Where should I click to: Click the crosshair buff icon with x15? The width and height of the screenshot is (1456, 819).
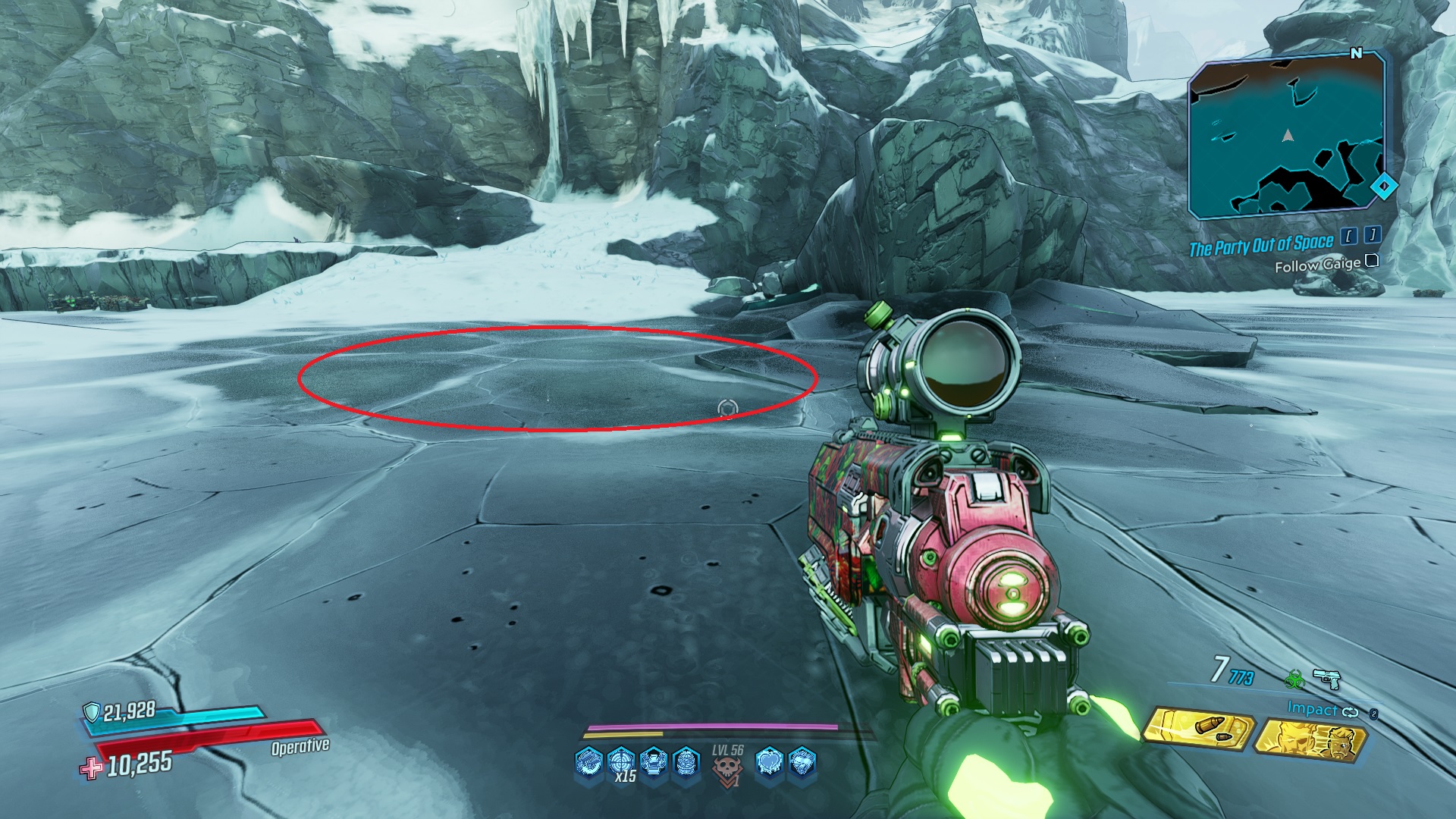point(621,761)
